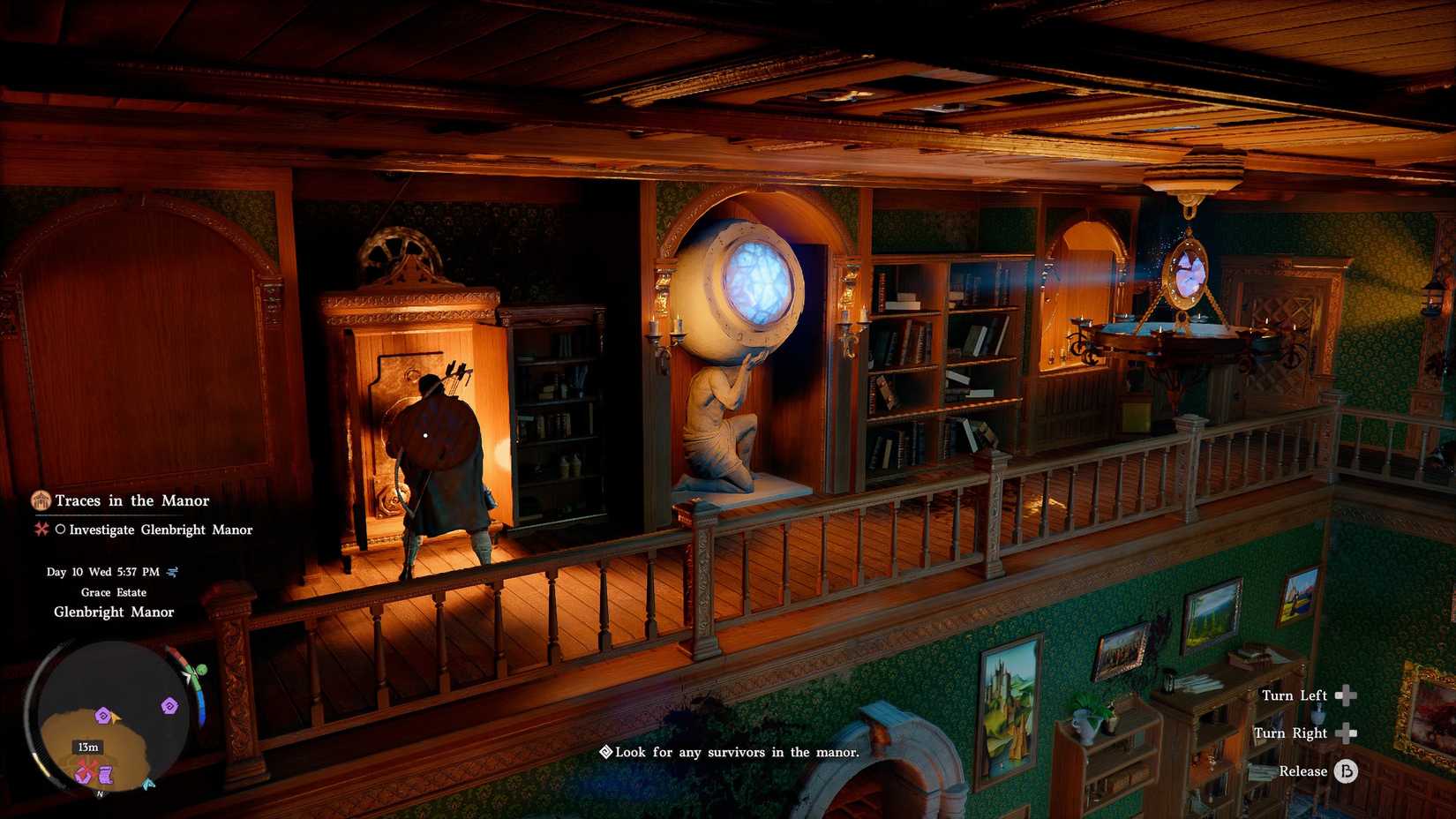Viewport: 1456px width, 819px height.
Task: Select the purple quest scroll icon on minimap
Action: click(x=106, y=774)
